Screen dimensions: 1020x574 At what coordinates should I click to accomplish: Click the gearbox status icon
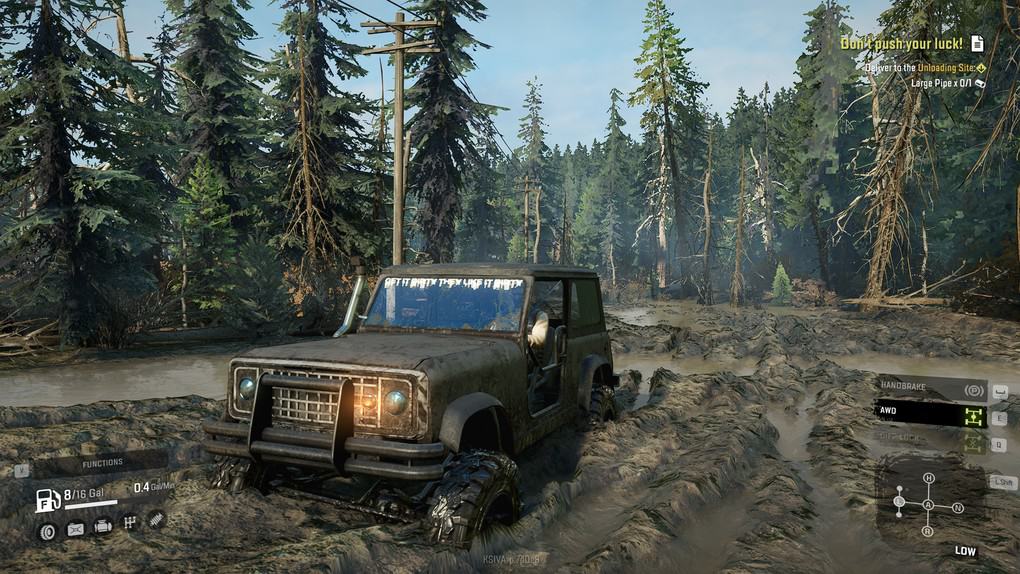coord(129,522)
